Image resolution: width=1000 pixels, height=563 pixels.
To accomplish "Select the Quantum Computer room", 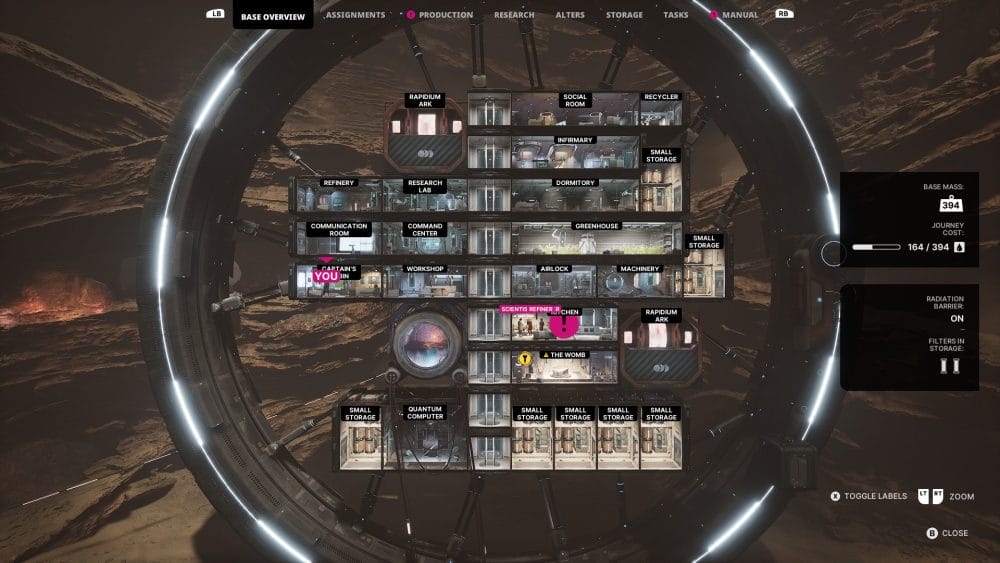I will (x=424, y=437).
